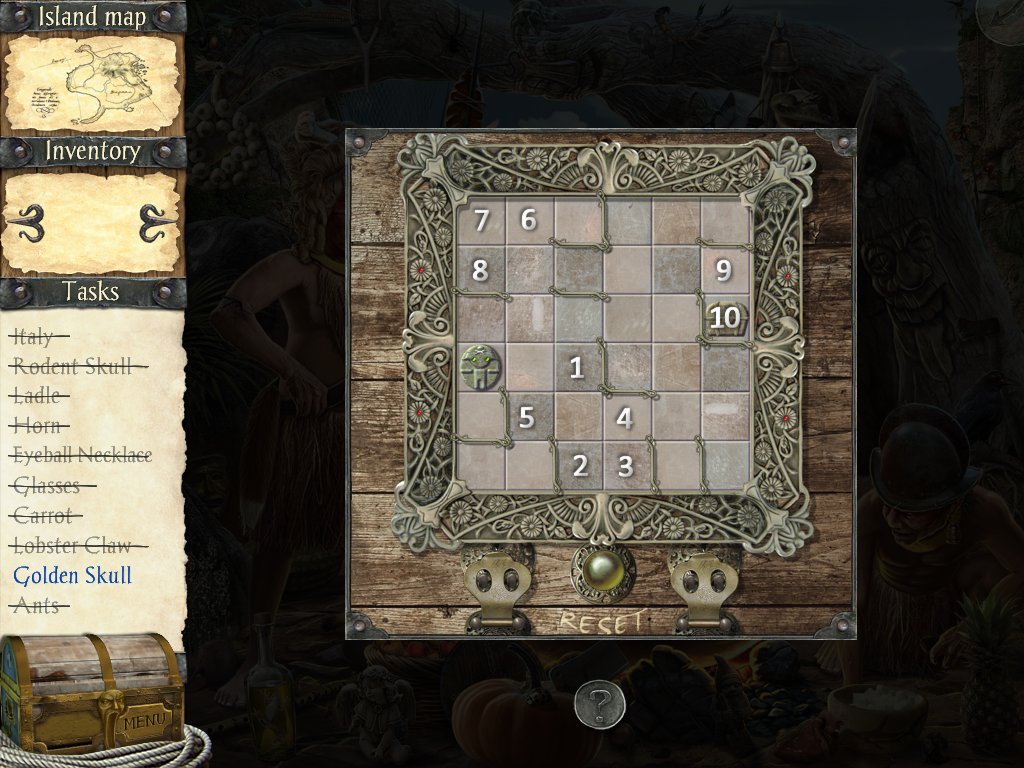The width and height of the screenshot is (1024, 768).
Task: Select the Golden Skull task entry
Action: click(x=73, y=575)
